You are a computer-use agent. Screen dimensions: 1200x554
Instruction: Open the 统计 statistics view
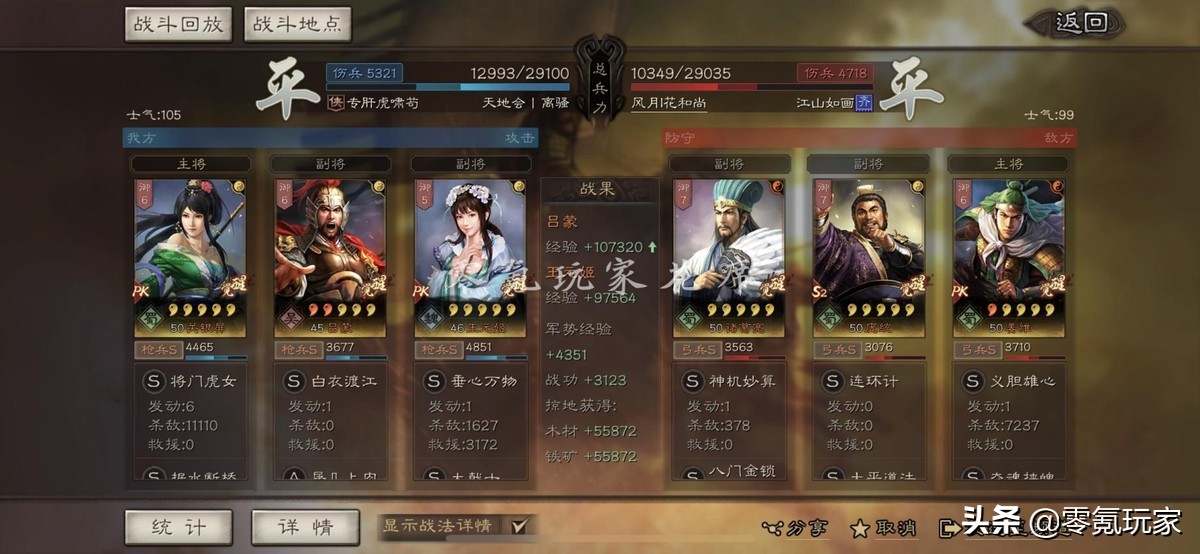pyautogui.click(x=178, y=527)
